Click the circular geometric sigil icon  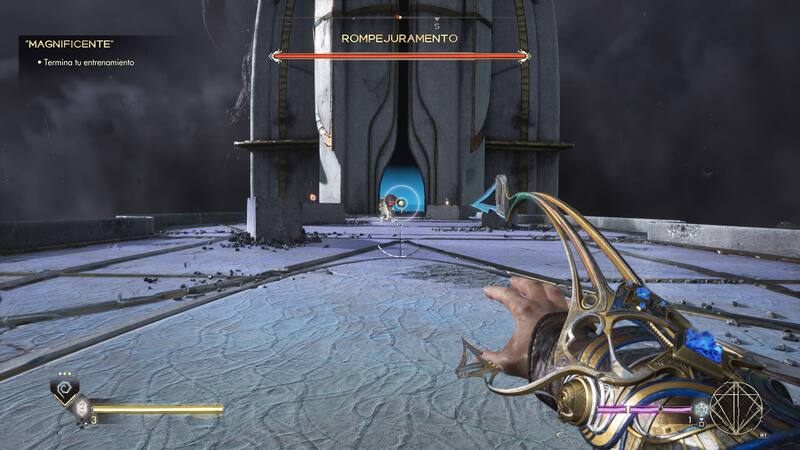[737, 406]
